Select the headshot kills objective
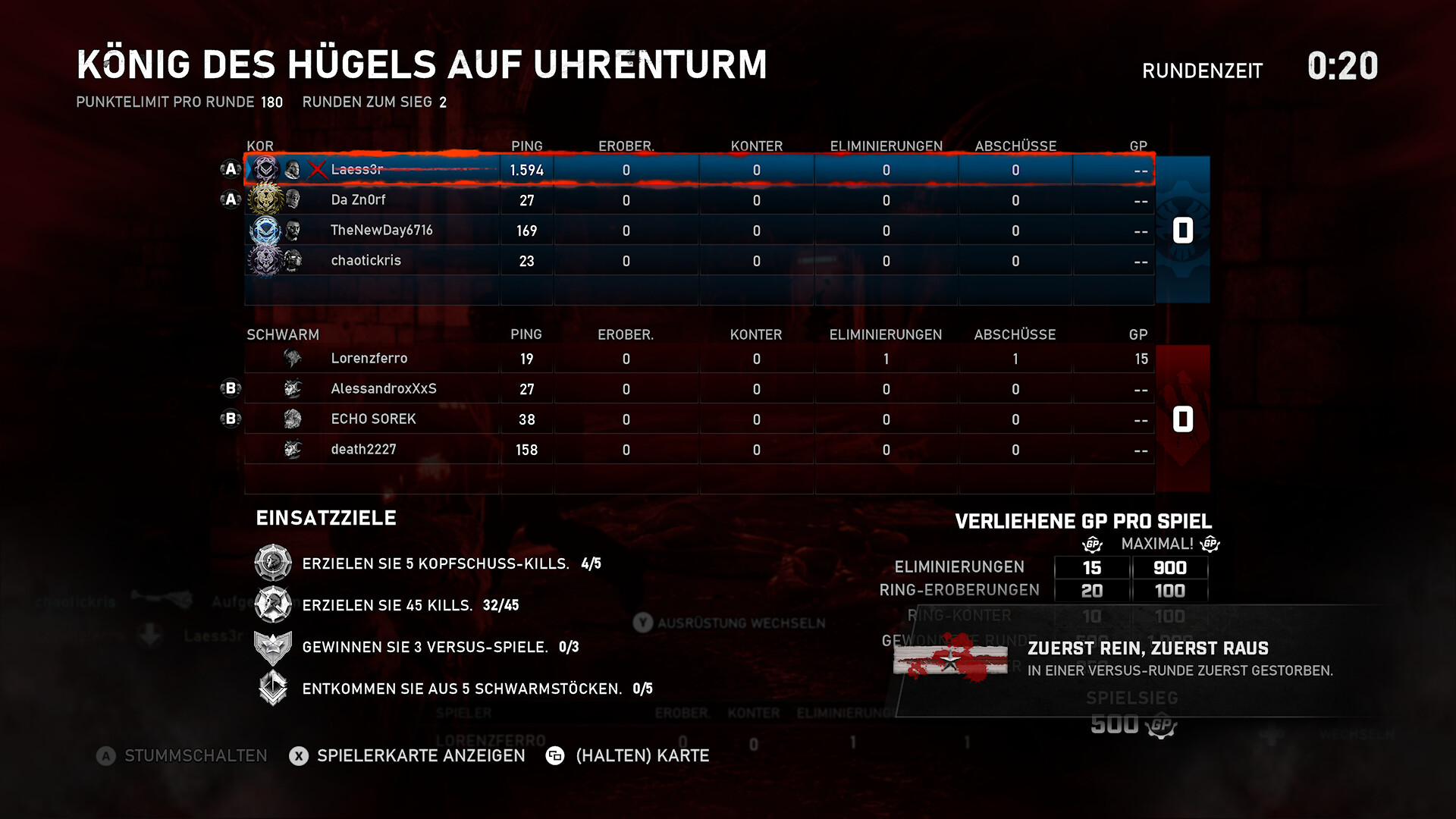This screenshot has height=819, width=1456. (x=435, y=563)
